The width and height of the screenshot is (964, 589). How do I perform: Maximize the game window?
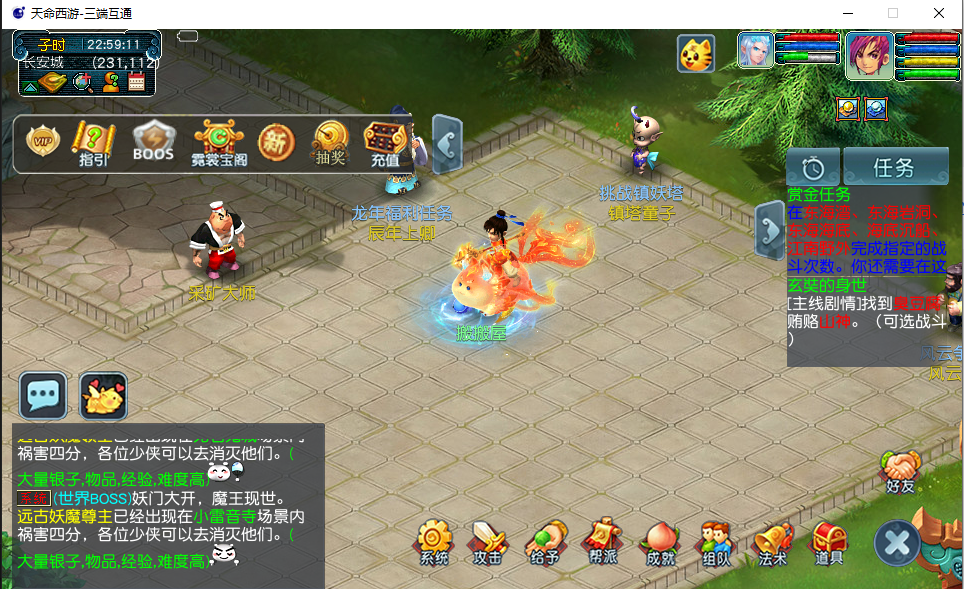point(893,13)
